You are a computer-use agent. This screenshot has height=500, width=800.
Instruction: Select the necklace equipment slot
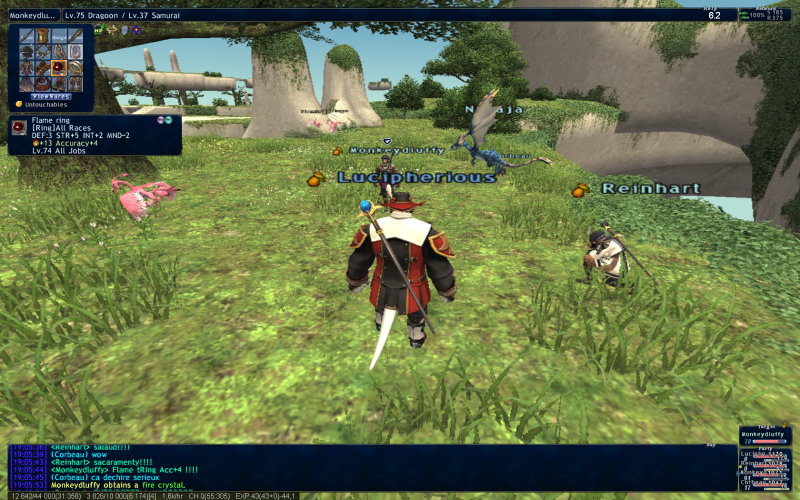coord(44,51)
